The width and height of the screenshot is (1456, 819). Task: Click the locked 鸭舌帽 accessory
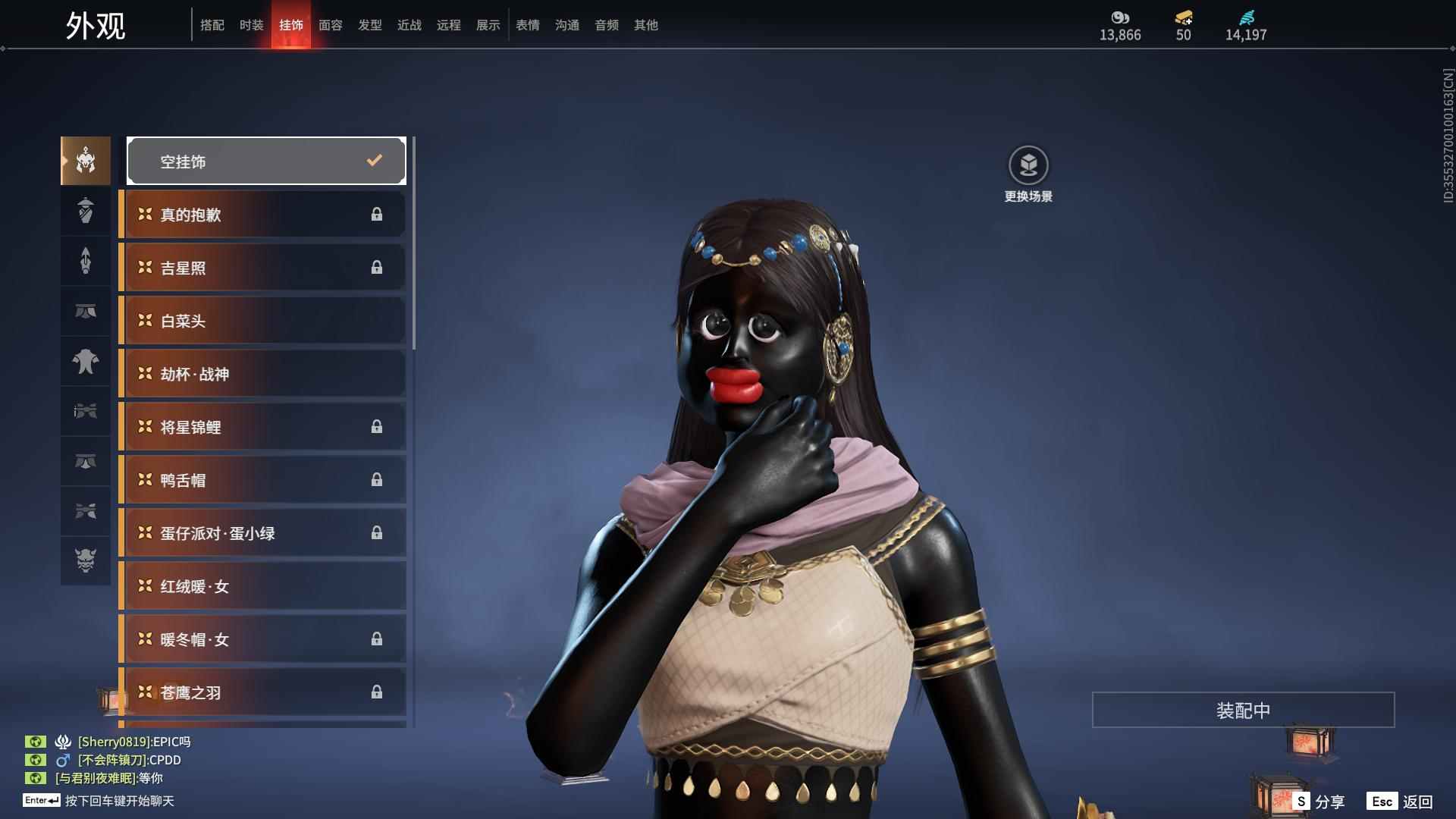coord(262,480)
